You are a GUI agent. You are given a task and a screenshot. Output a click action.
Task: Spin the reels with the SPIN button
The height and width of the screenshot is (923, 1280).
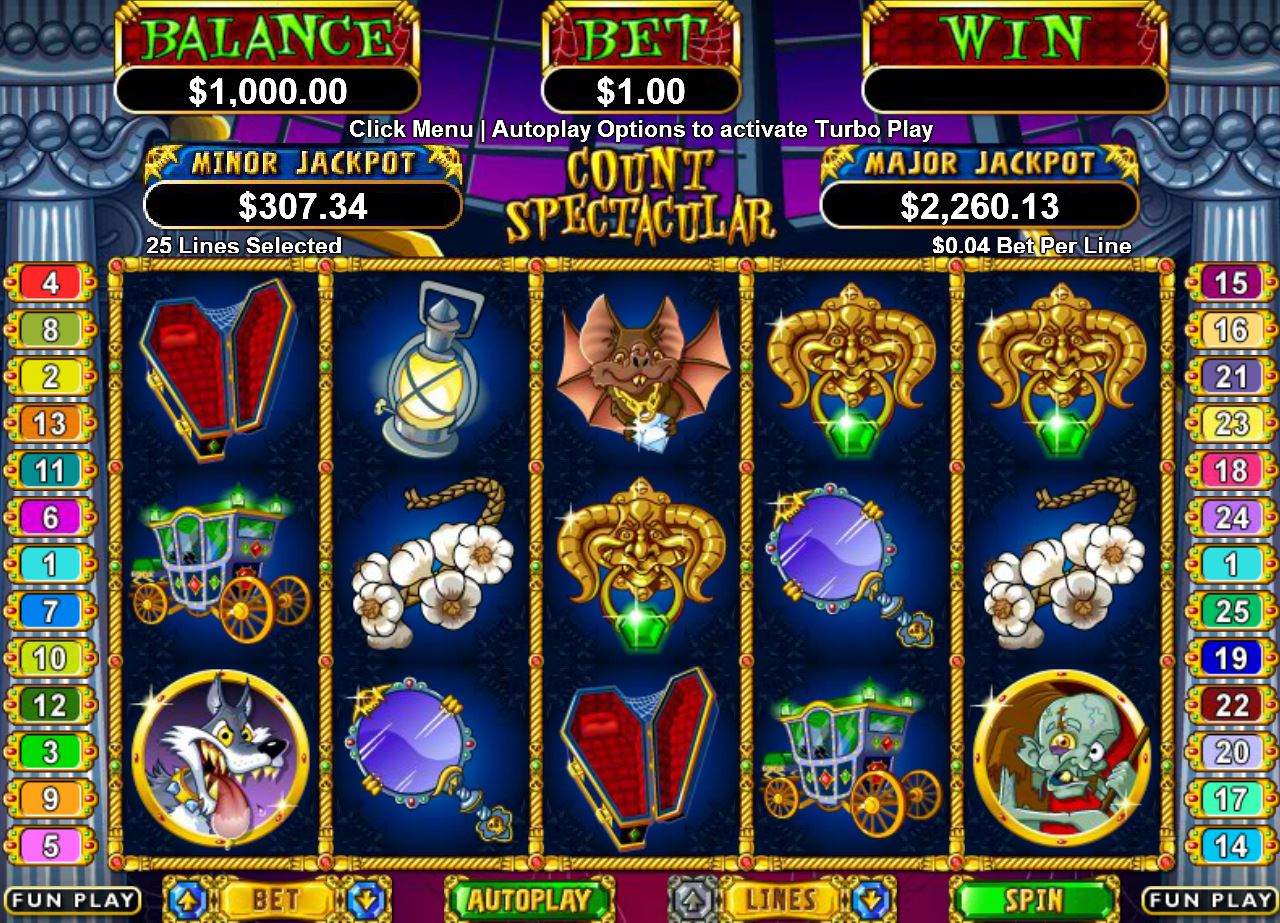click(1033, 899)
